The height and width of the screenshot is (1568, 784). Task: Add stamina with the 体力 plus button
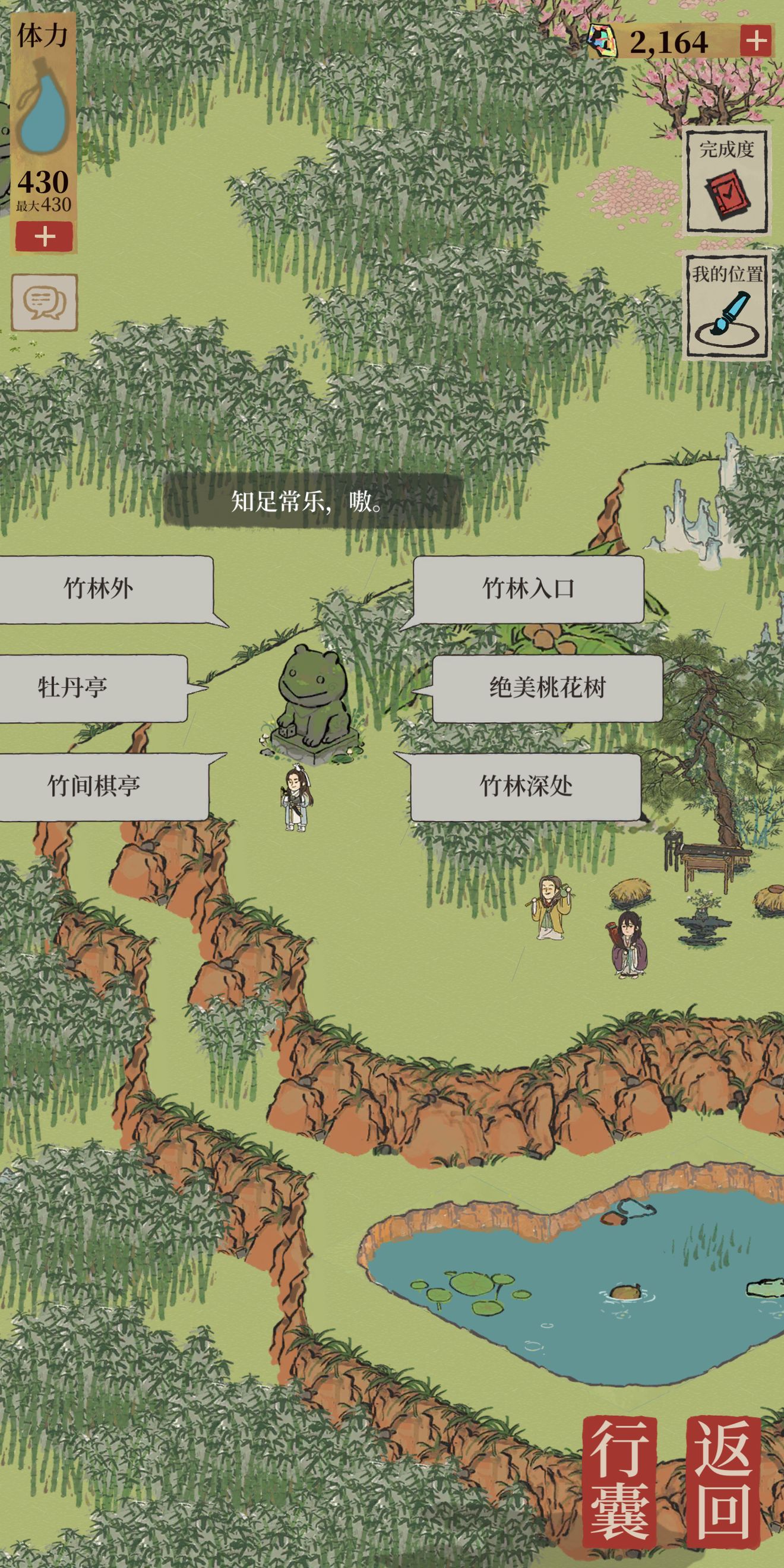(x=45, y=236)
